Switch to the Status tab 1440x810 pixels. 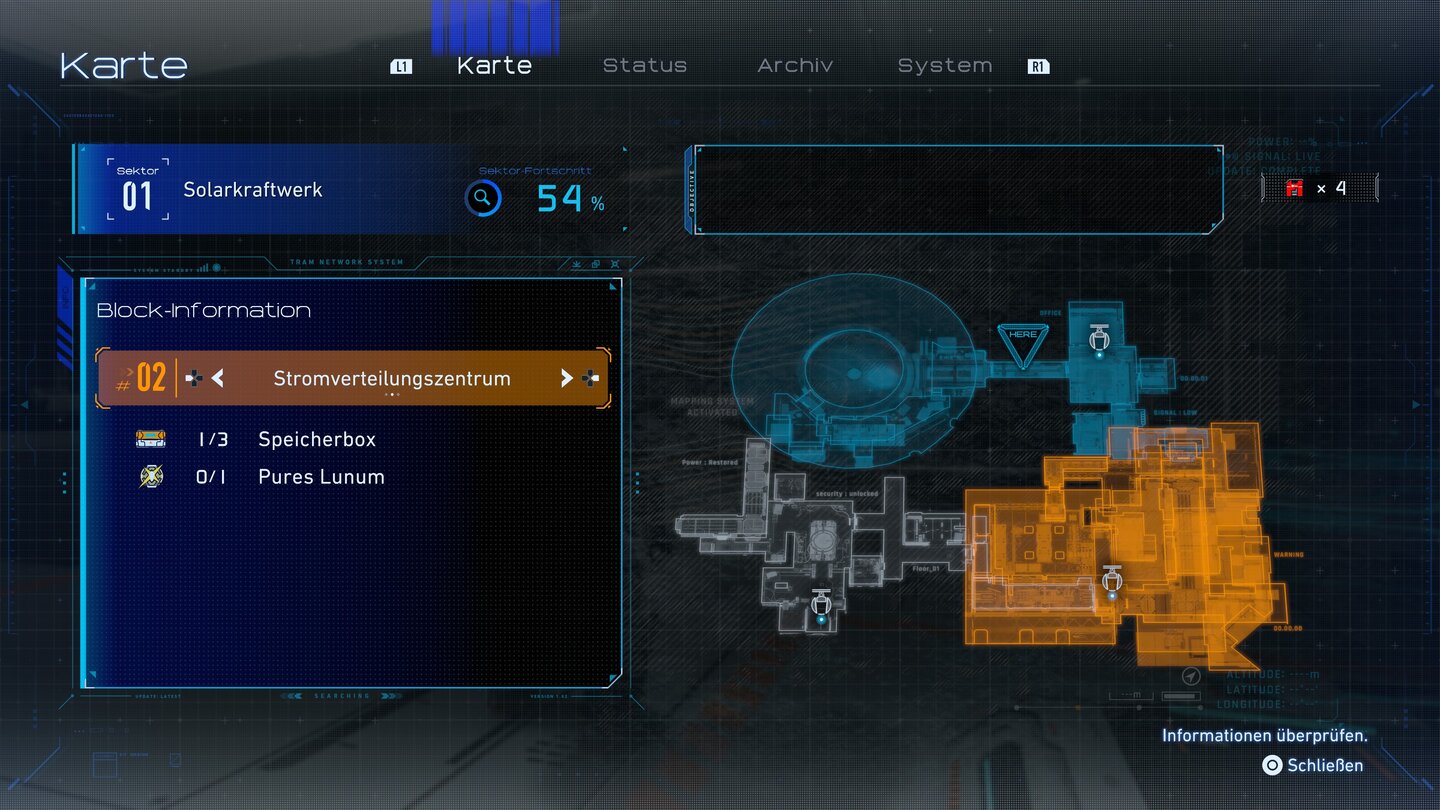click(644, 66)
